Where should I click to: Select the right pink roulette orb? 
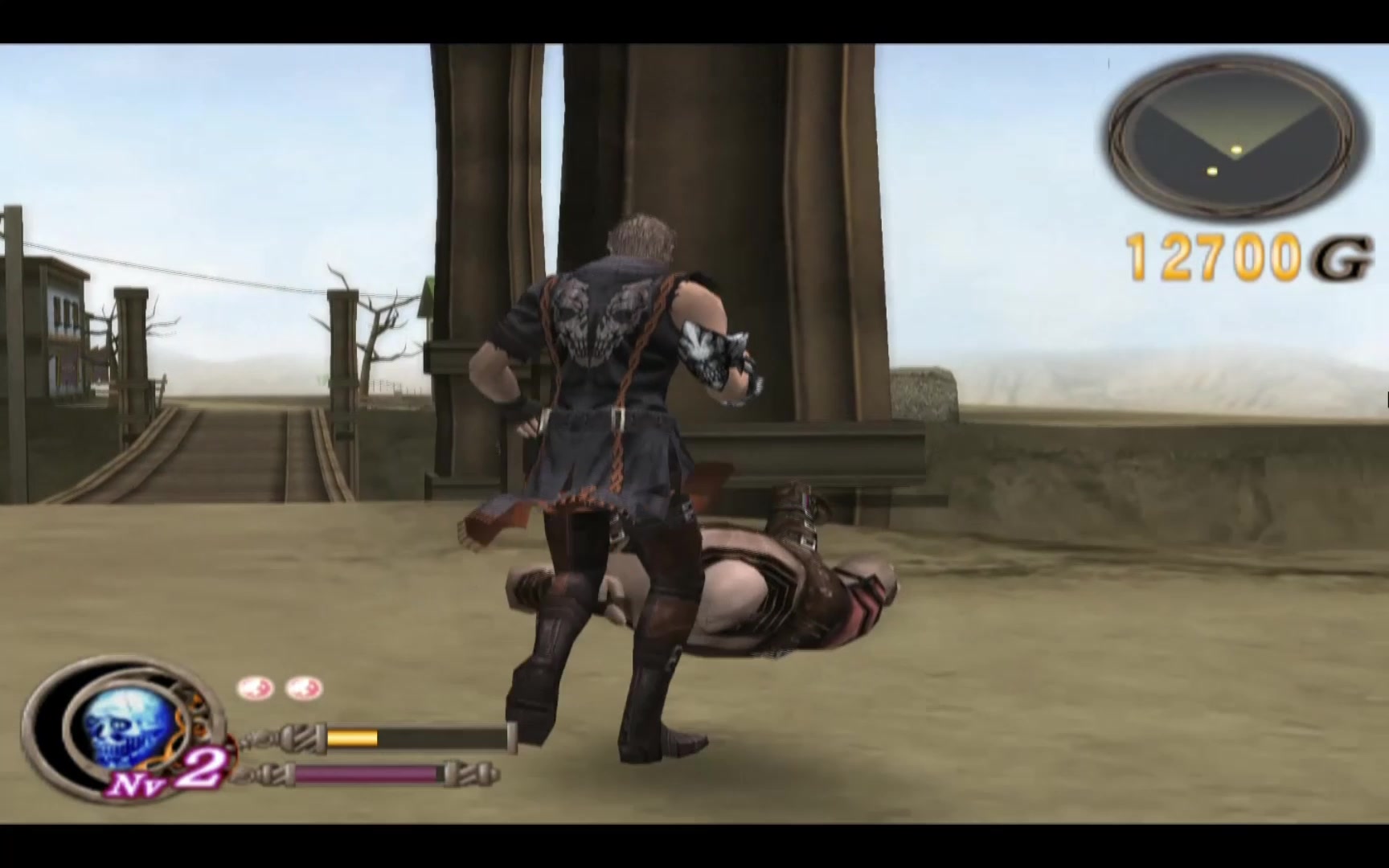(303, 687)
